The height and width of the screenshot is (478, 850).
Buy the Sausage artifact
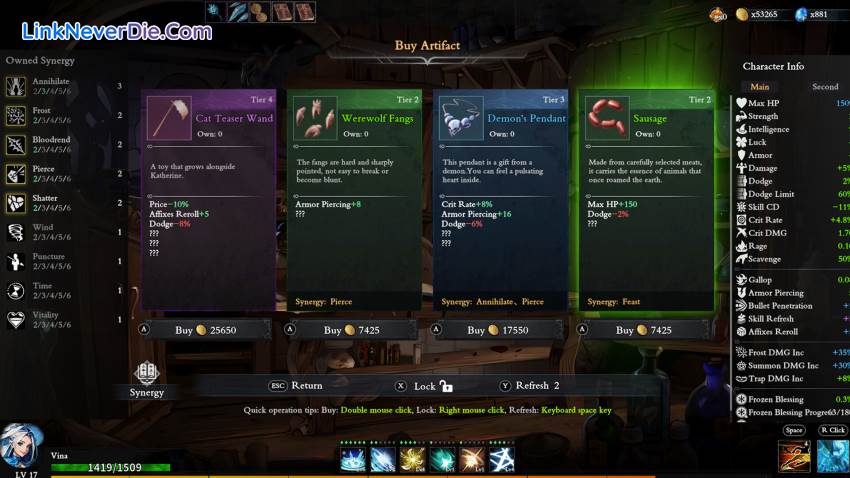[x=647, y=330]
